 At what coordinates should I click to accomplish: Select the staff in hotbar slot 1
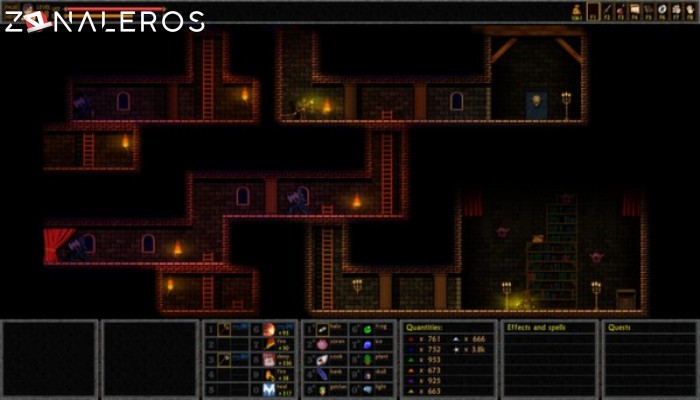pyautogui.click(x=224, y=328)
